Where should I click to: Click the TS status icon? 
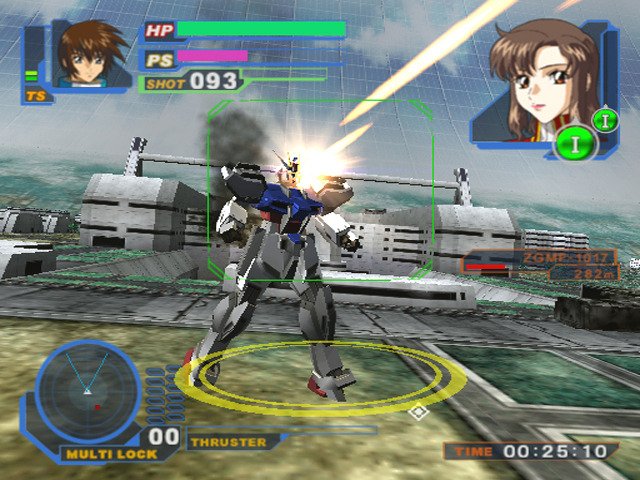pos(38,97)
